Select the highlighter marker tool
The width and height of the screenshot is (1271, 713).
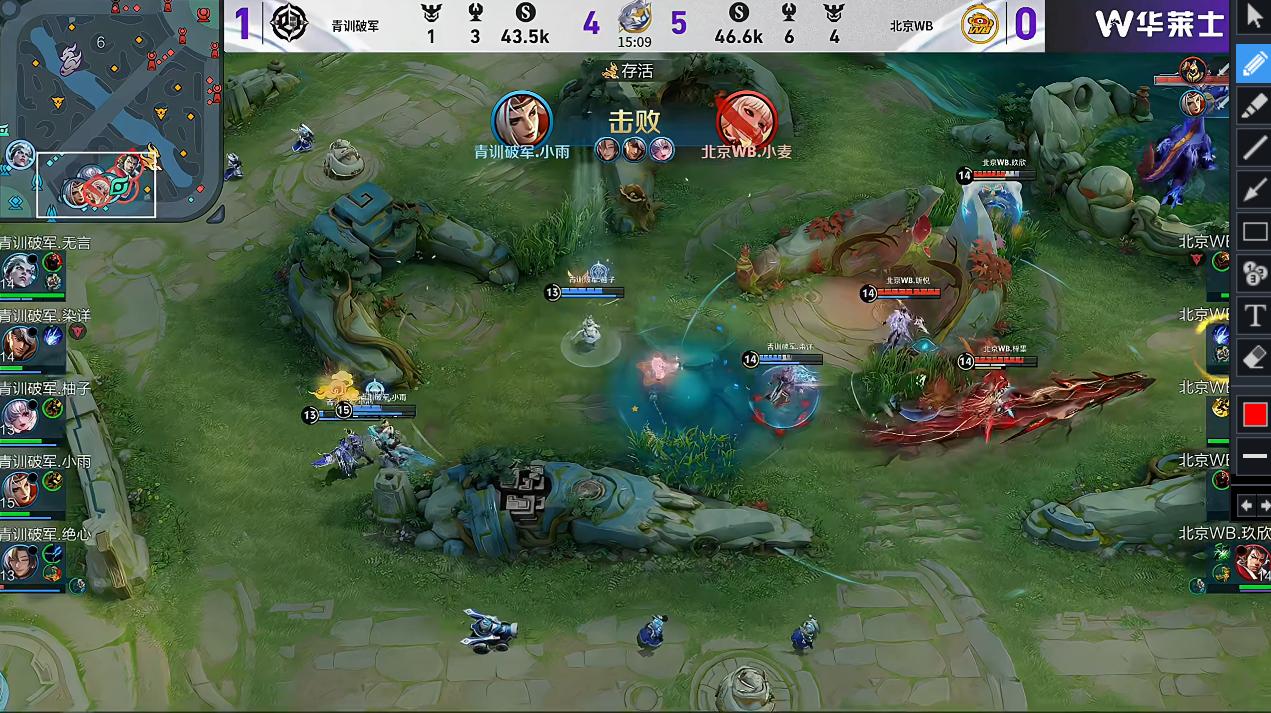tap(1254, 106)
